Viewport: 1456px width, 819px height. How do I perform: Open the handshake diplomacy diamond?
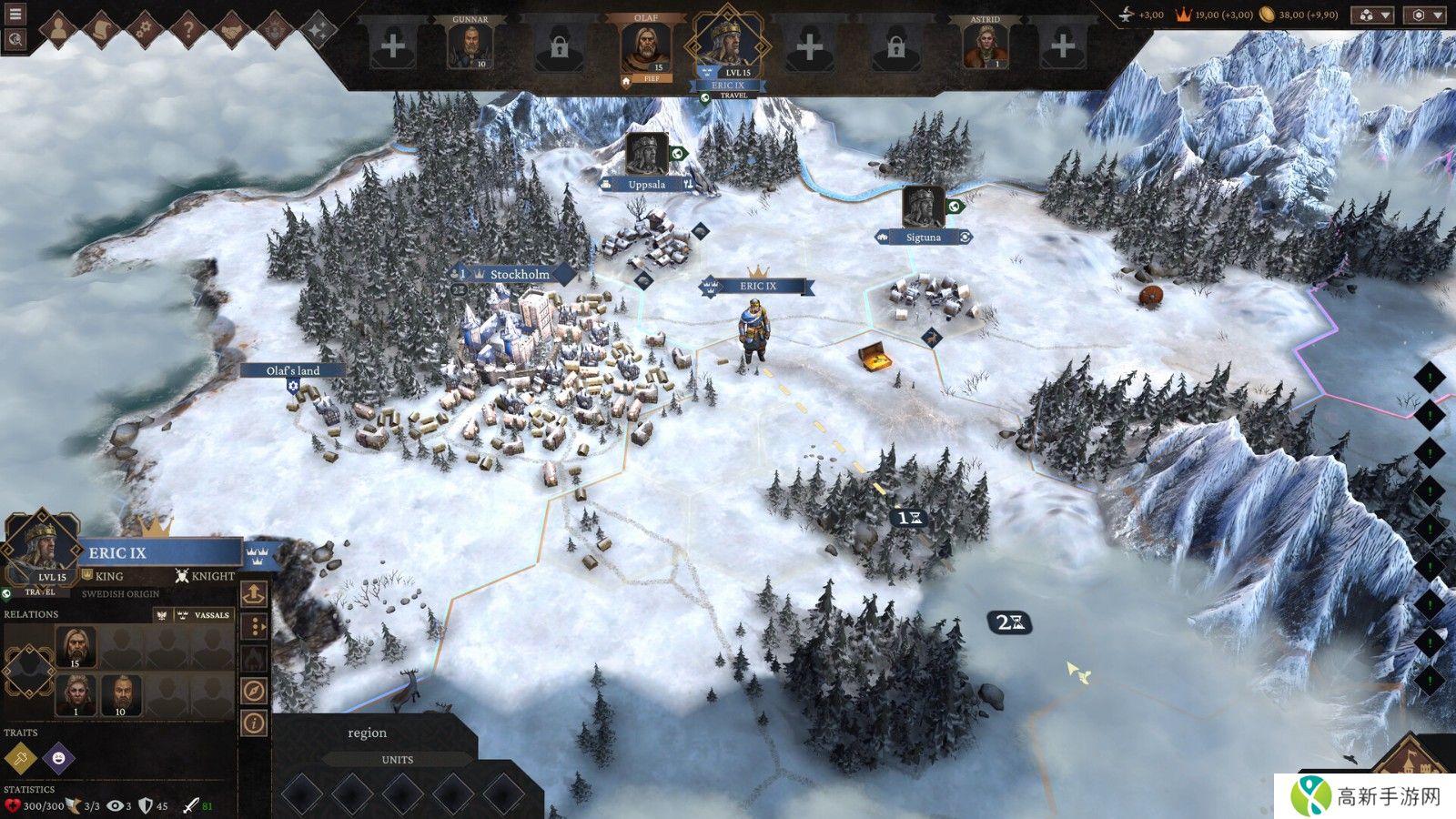[232, 30]
